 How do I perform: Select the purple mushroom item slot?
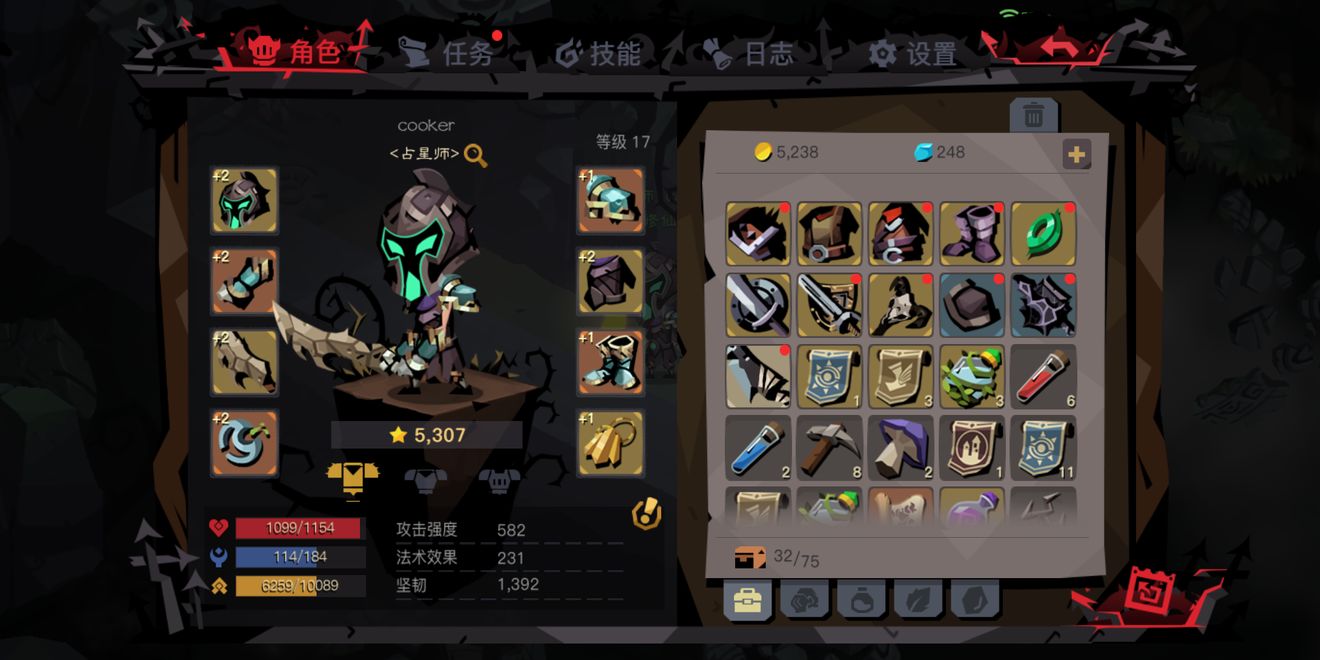tap(900, 448)
